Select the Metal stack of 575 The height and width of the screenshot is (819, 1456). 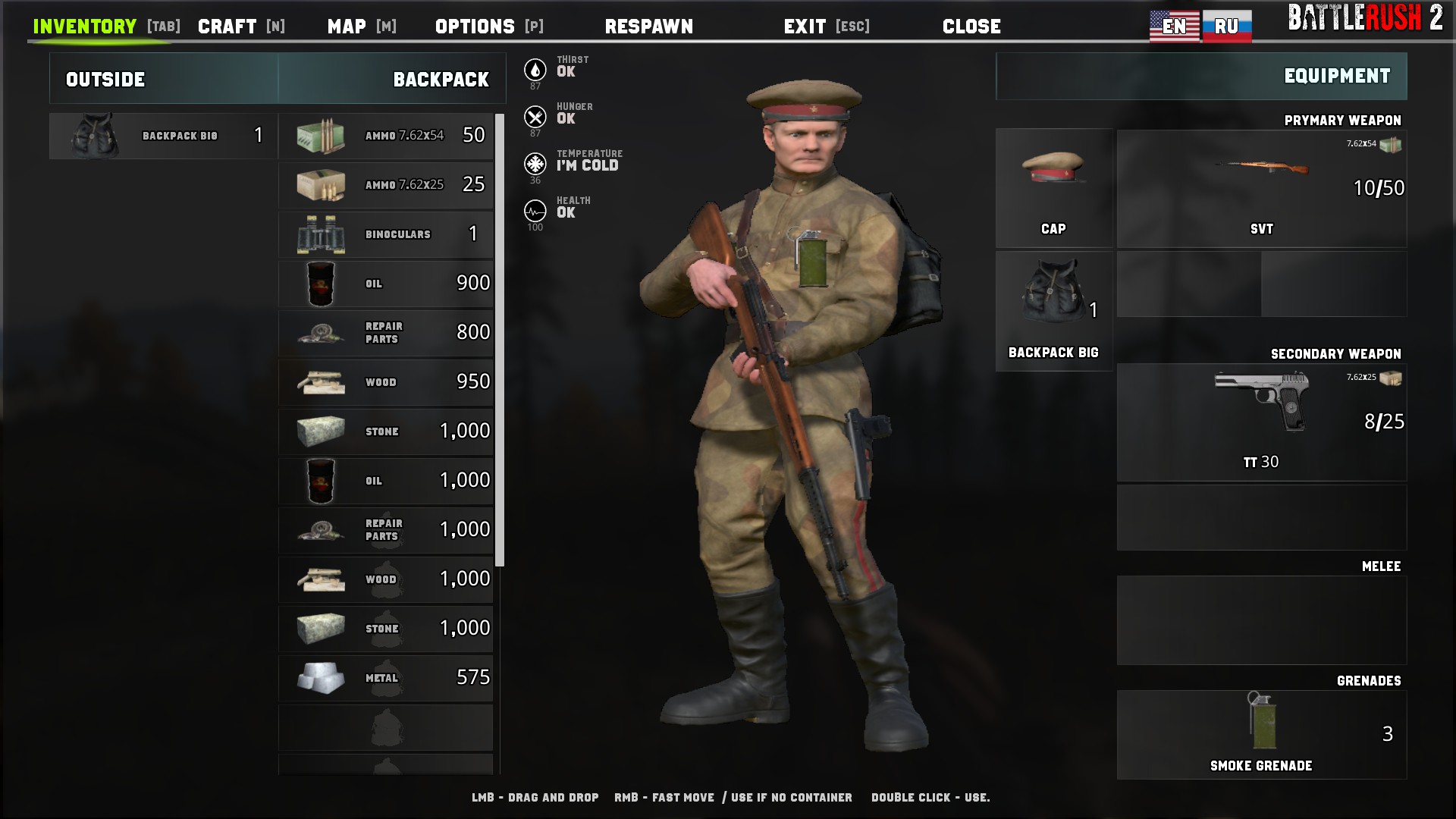pos(386,678)
